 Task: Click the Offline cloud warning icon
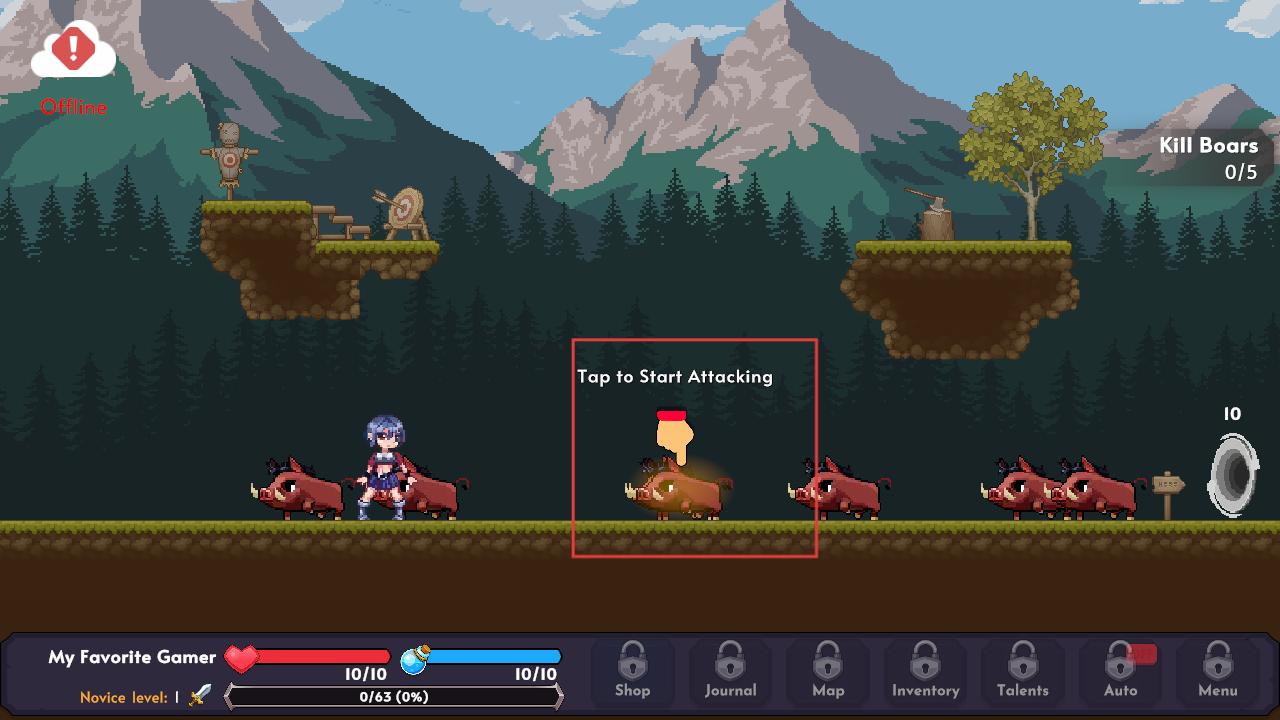coord(73,52)
